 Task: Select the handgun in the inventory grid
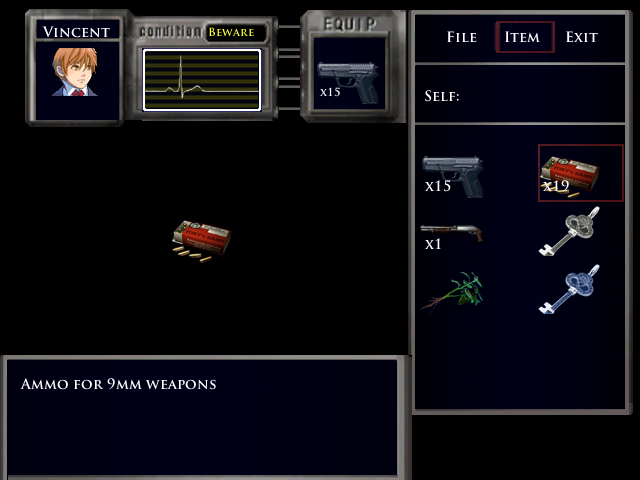tap(453, 173)
